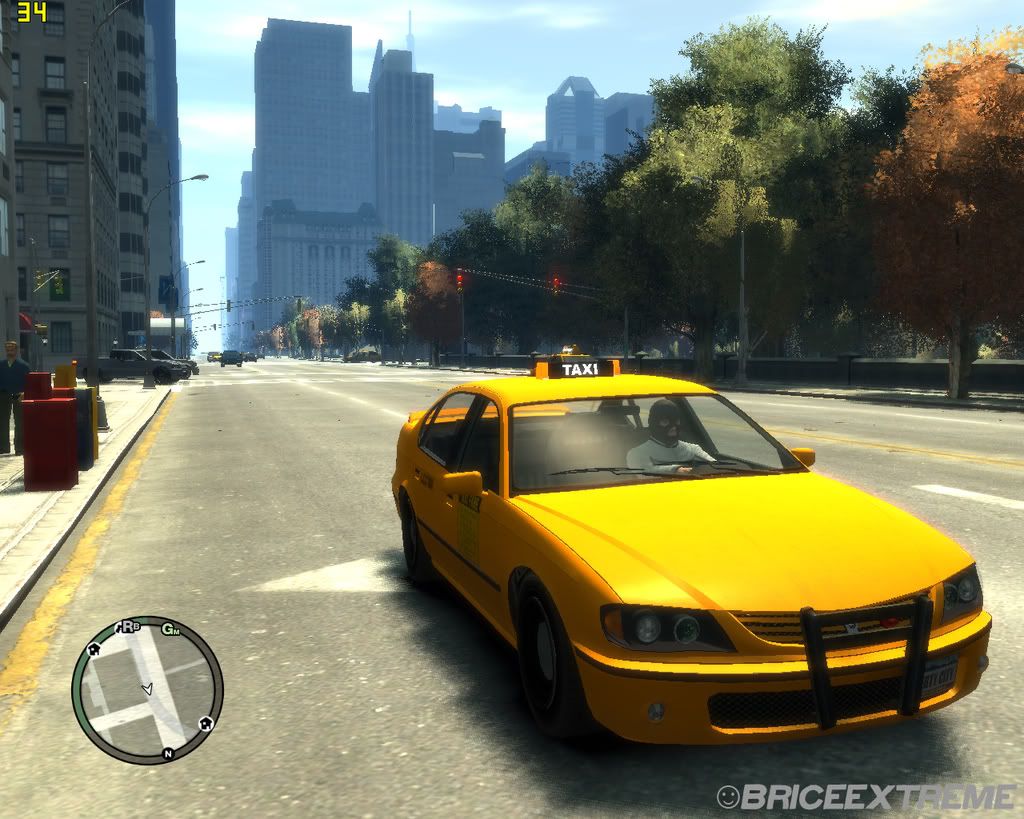Click the circular radar minimap
This screenshot has height=819, width=1024.
coord(147,690)
